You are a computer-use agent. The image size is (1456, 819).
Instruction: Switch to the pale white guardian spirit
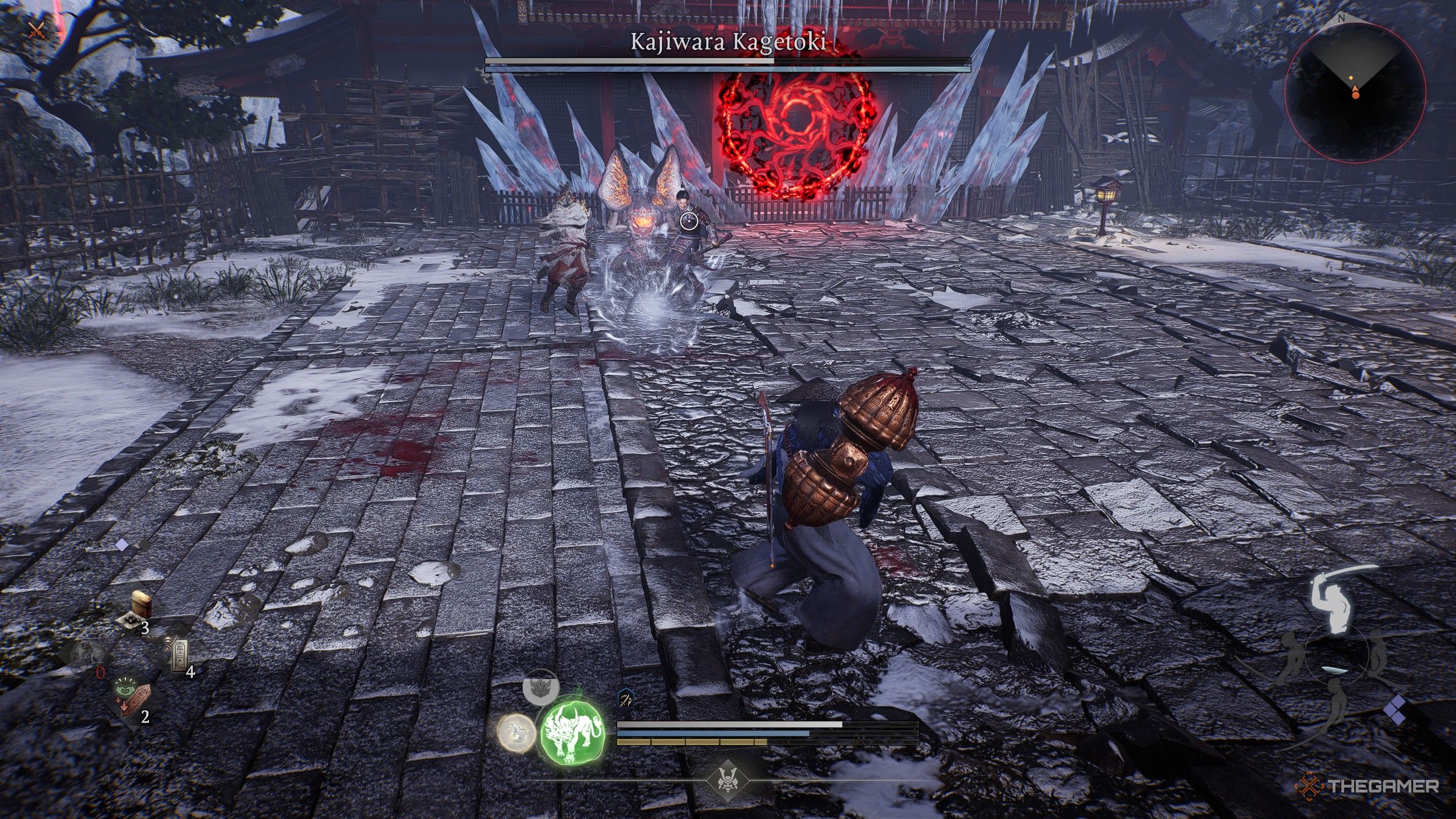pos(516,734)
